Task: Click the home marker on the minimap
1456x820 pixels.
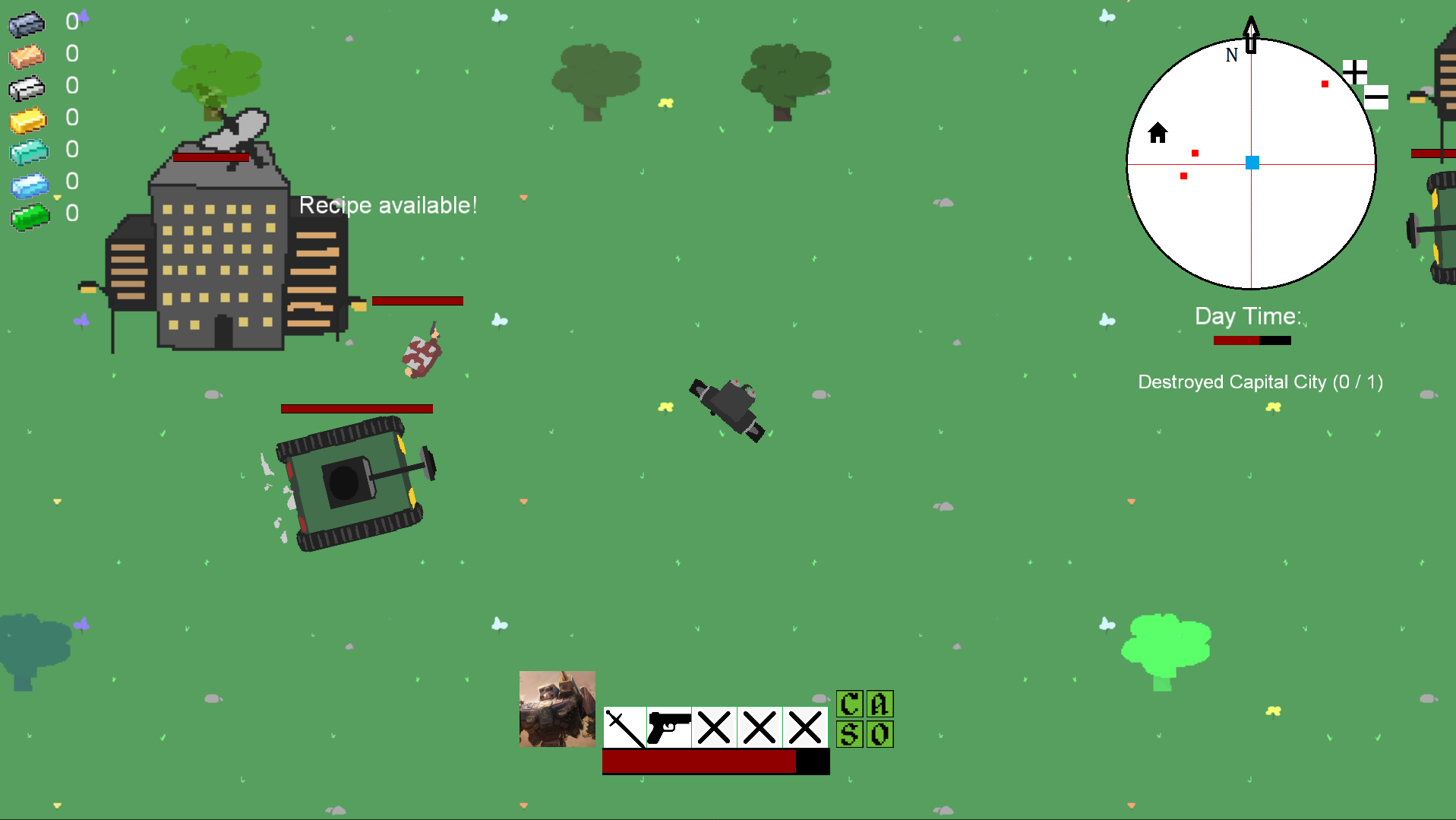Action: click(x=1158, y=133)
